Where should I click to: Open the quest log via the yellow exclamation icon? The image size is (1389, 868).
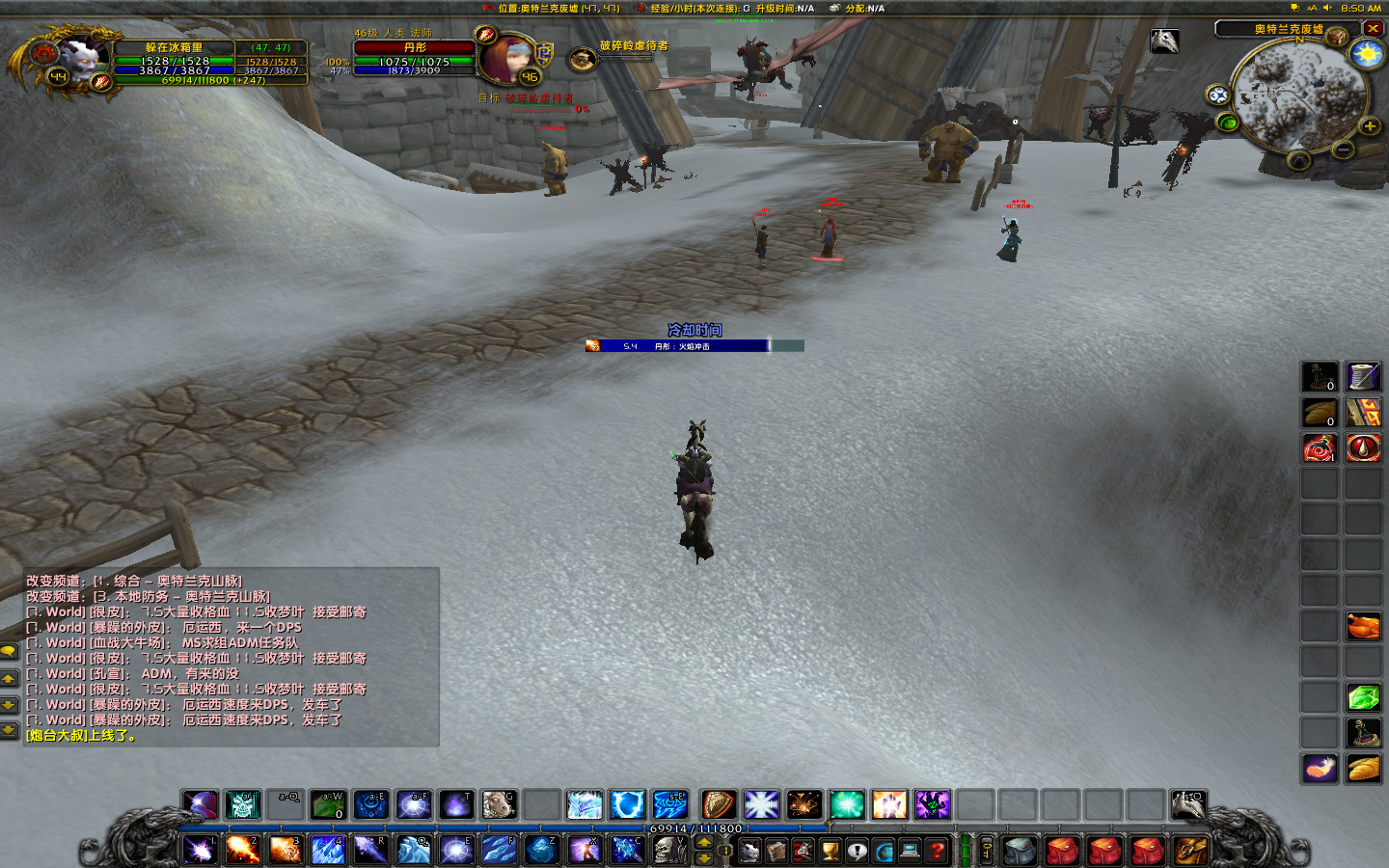(x=857, y=851)
